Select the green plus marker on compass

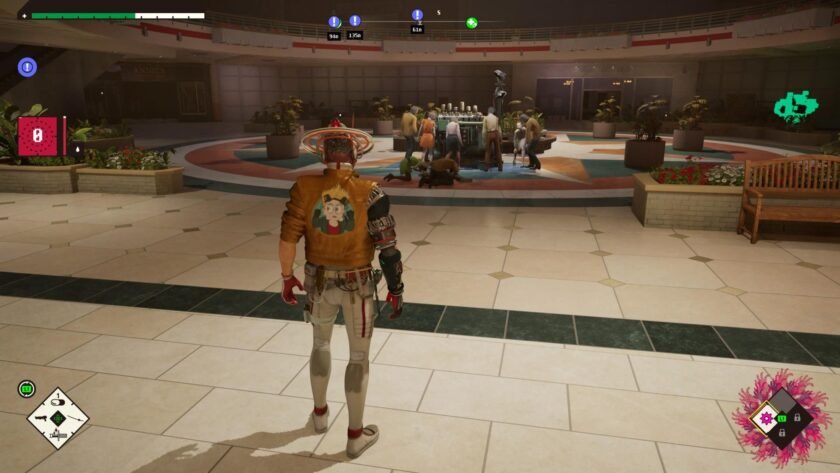pyautogui.click(x=471, y=22)
